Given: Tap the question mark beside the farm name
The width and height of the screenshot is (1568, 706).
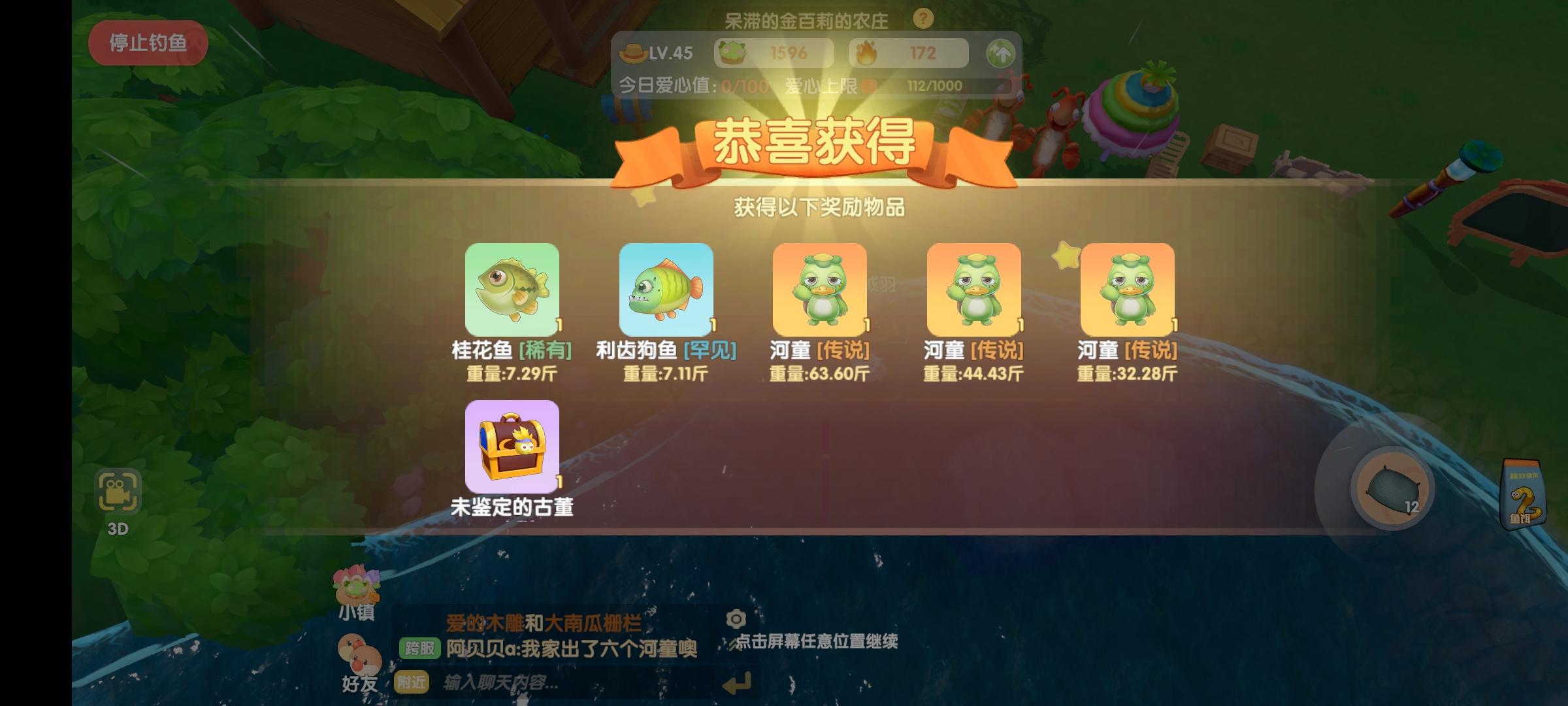Looking at the screenshot, I should pos(923,20).
